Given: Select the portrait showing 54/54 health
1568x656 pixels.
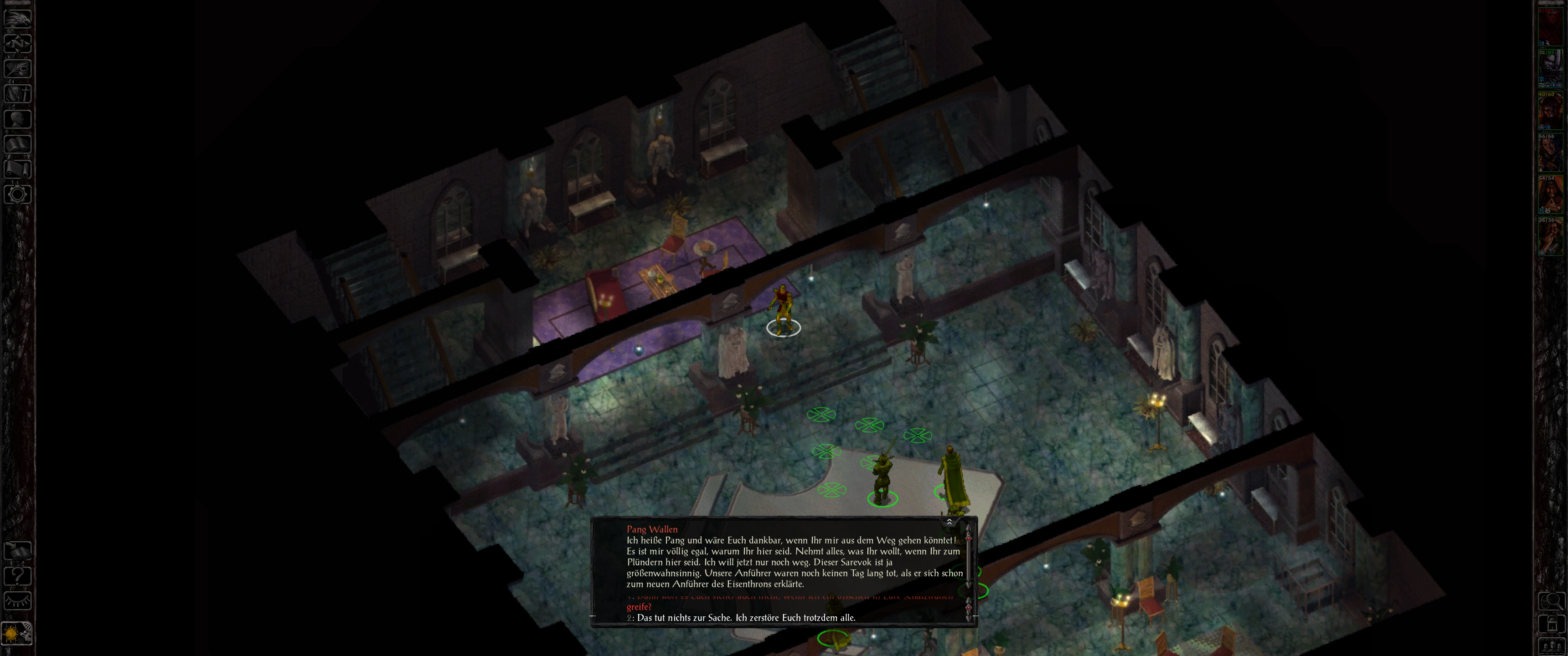Looking at the screenshot, I should [1550, 195].
